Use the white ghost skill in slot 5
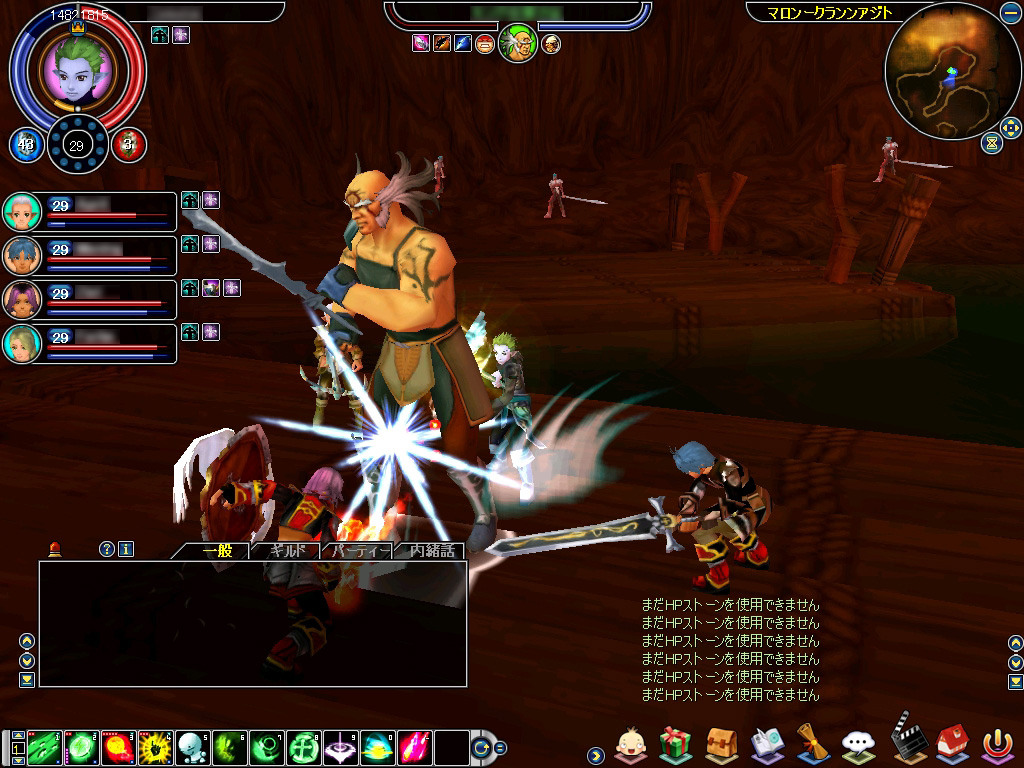The height and width of the screenshot is (768, 1024). pyautogui.click(x=192, y=746)
